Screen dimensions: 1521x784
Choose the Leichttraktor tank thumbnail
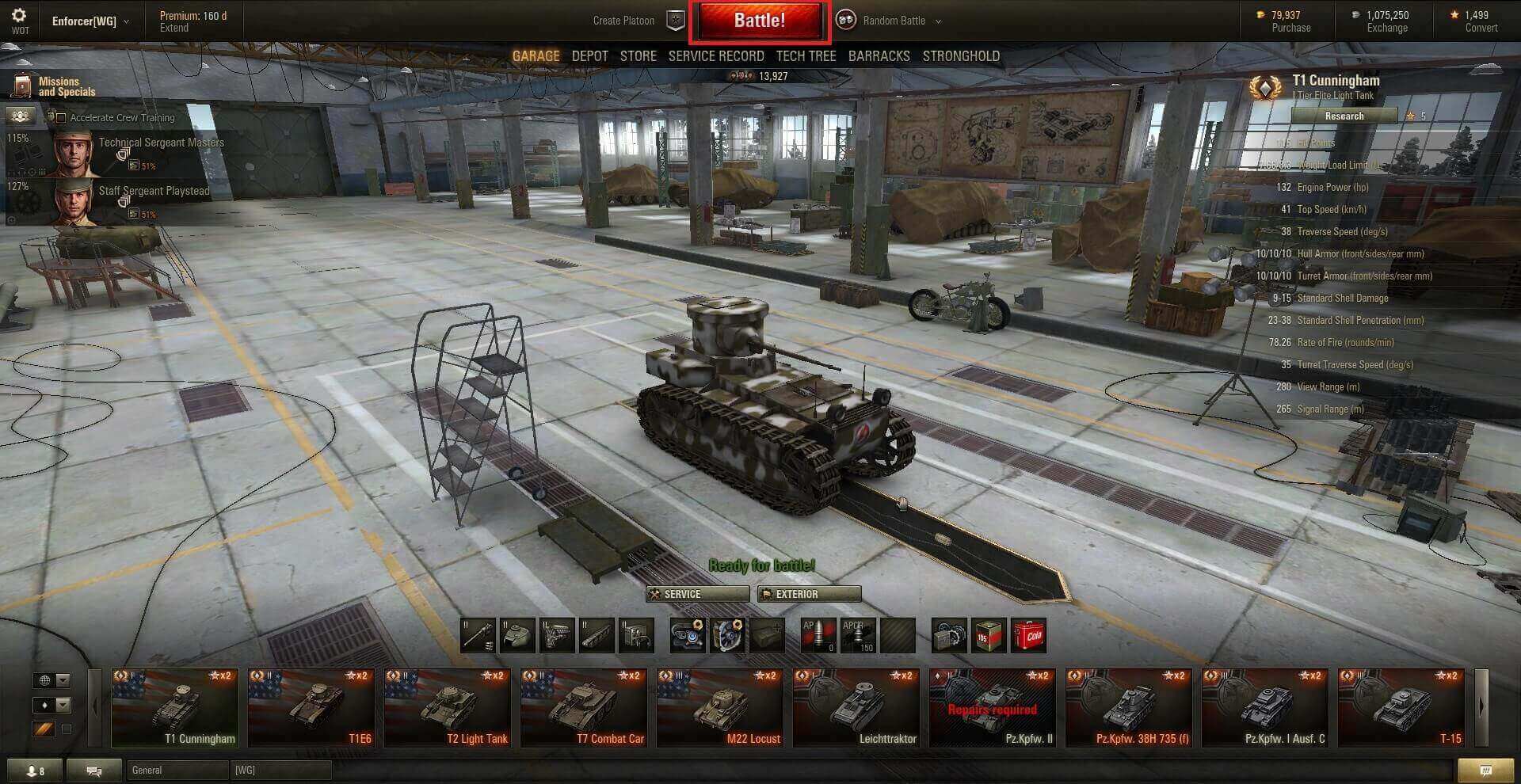coord(857,707)
